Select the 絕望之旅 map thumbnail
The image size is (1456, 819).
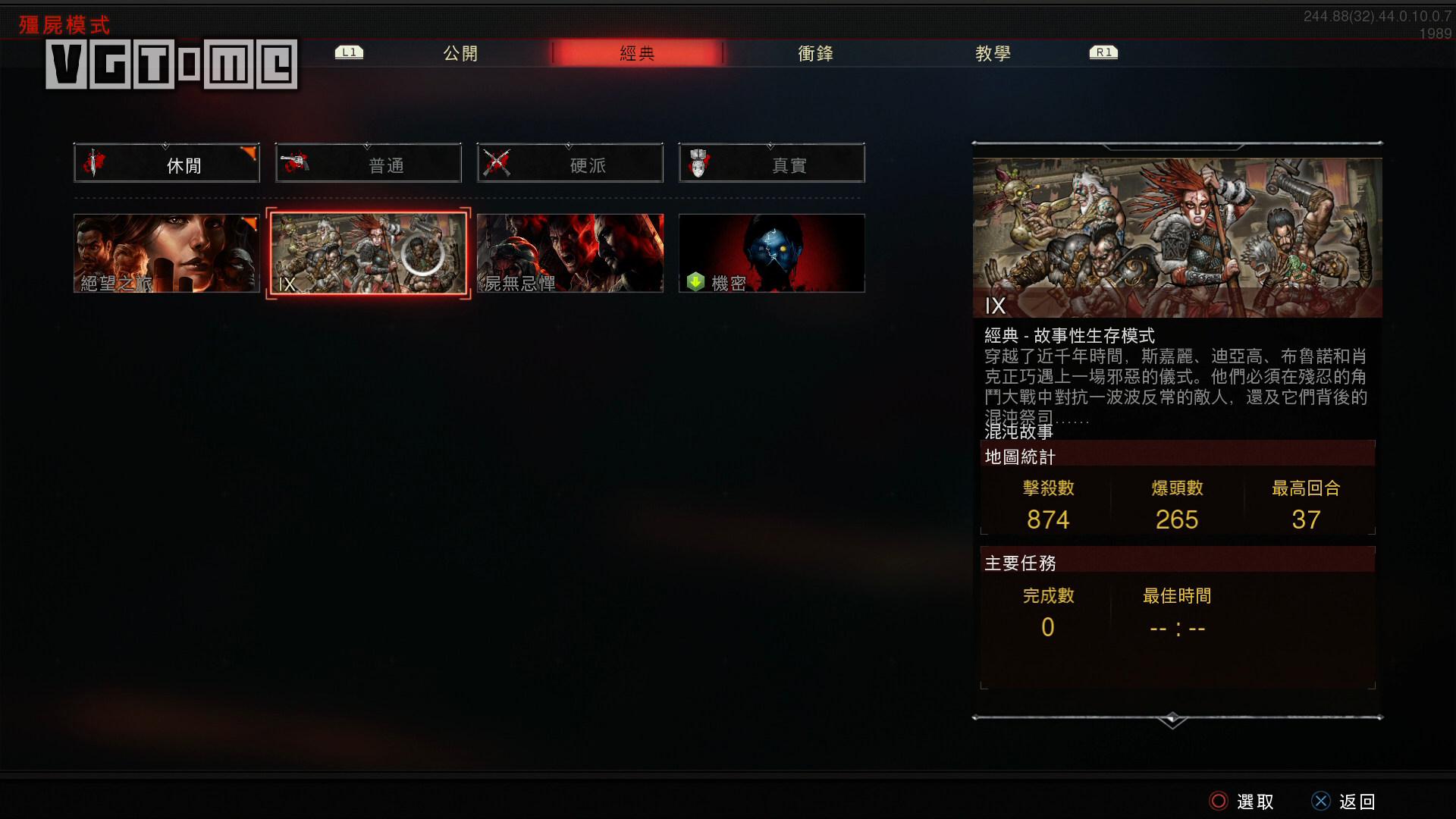[x=167, y=253]
